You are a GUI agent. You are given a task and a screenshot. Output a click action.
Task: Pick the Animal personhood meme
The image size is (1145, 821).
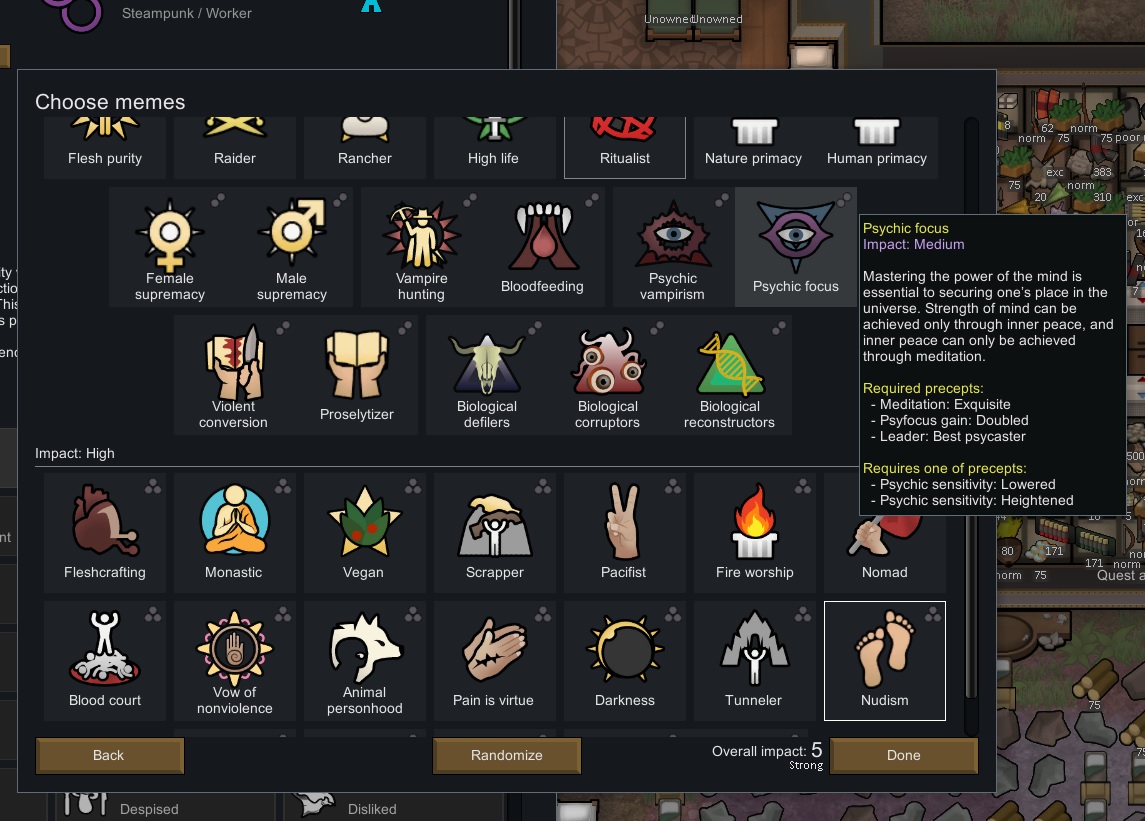pos(365,660)
